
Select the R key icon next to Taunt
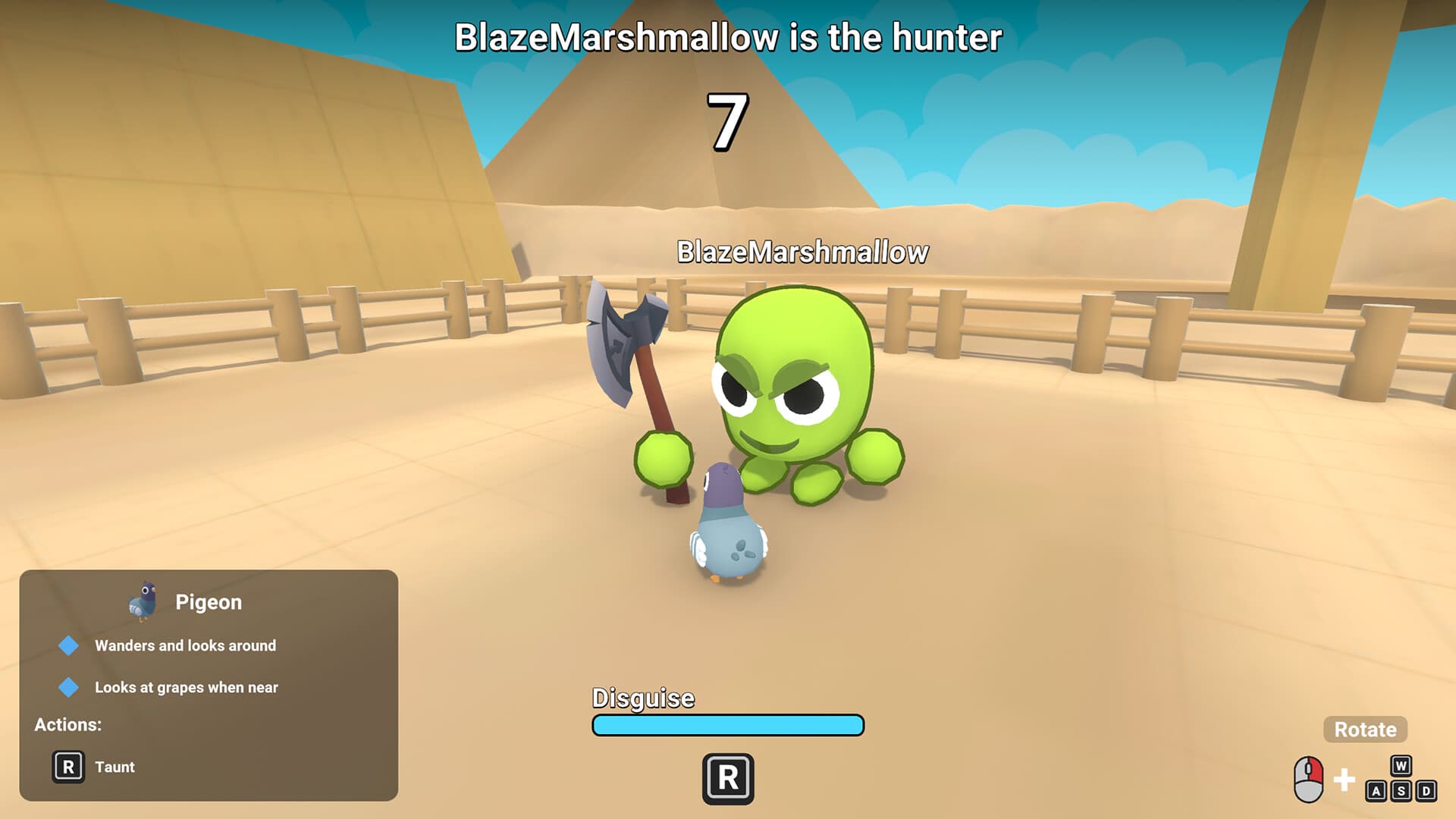70,767
